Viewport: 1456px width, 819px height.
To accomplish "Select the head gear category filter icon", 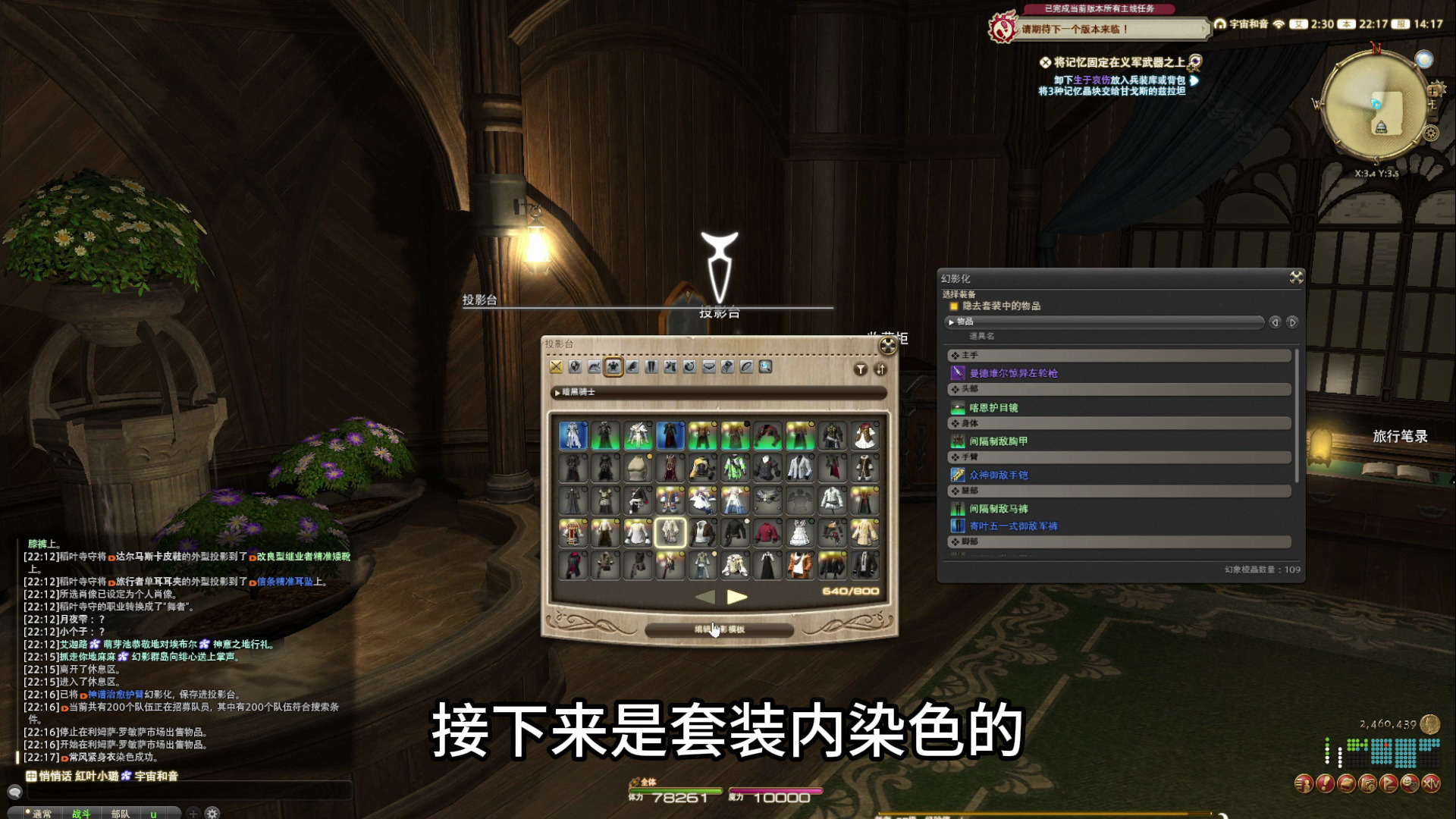I will pyautogui.click(x=595, y=367).
